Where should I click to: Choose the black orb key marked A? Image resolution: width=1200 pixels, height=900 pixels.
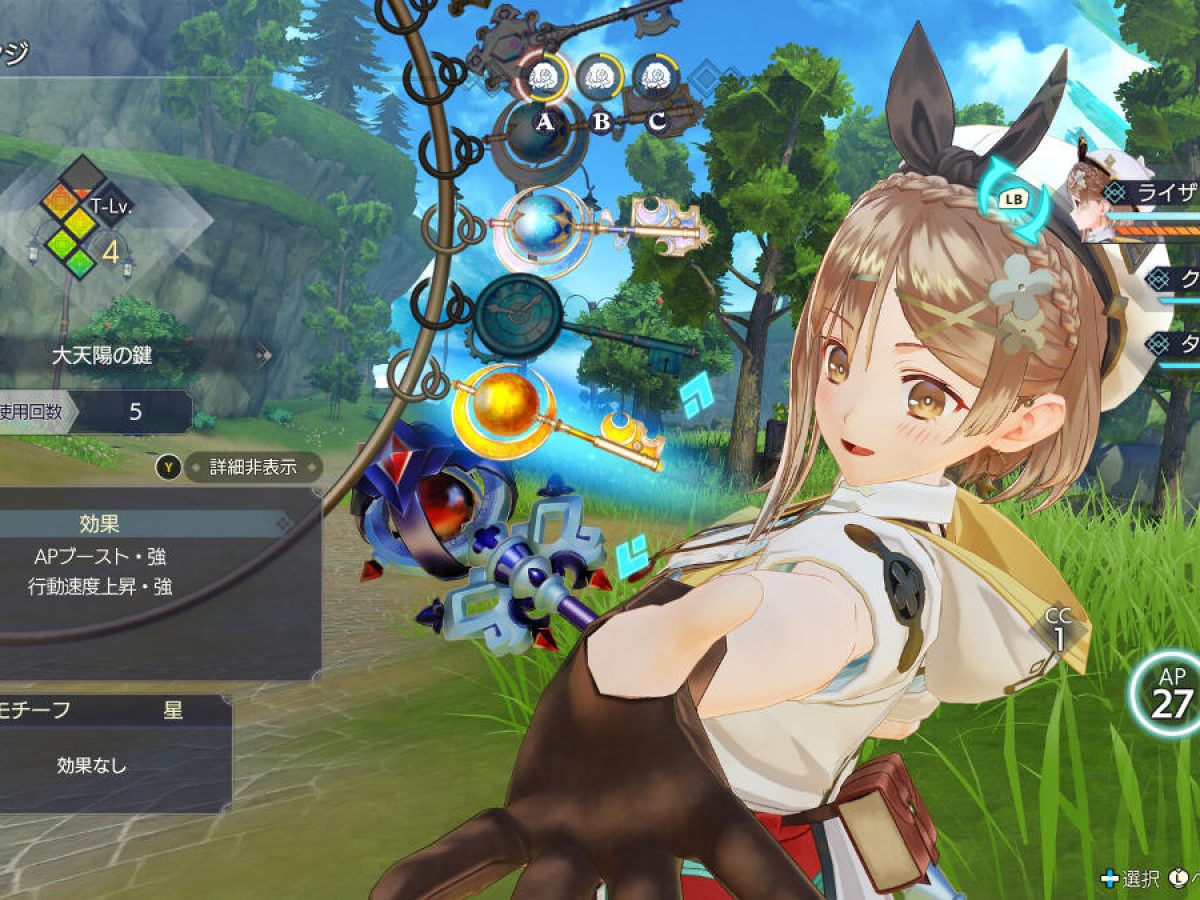[538, 135]
